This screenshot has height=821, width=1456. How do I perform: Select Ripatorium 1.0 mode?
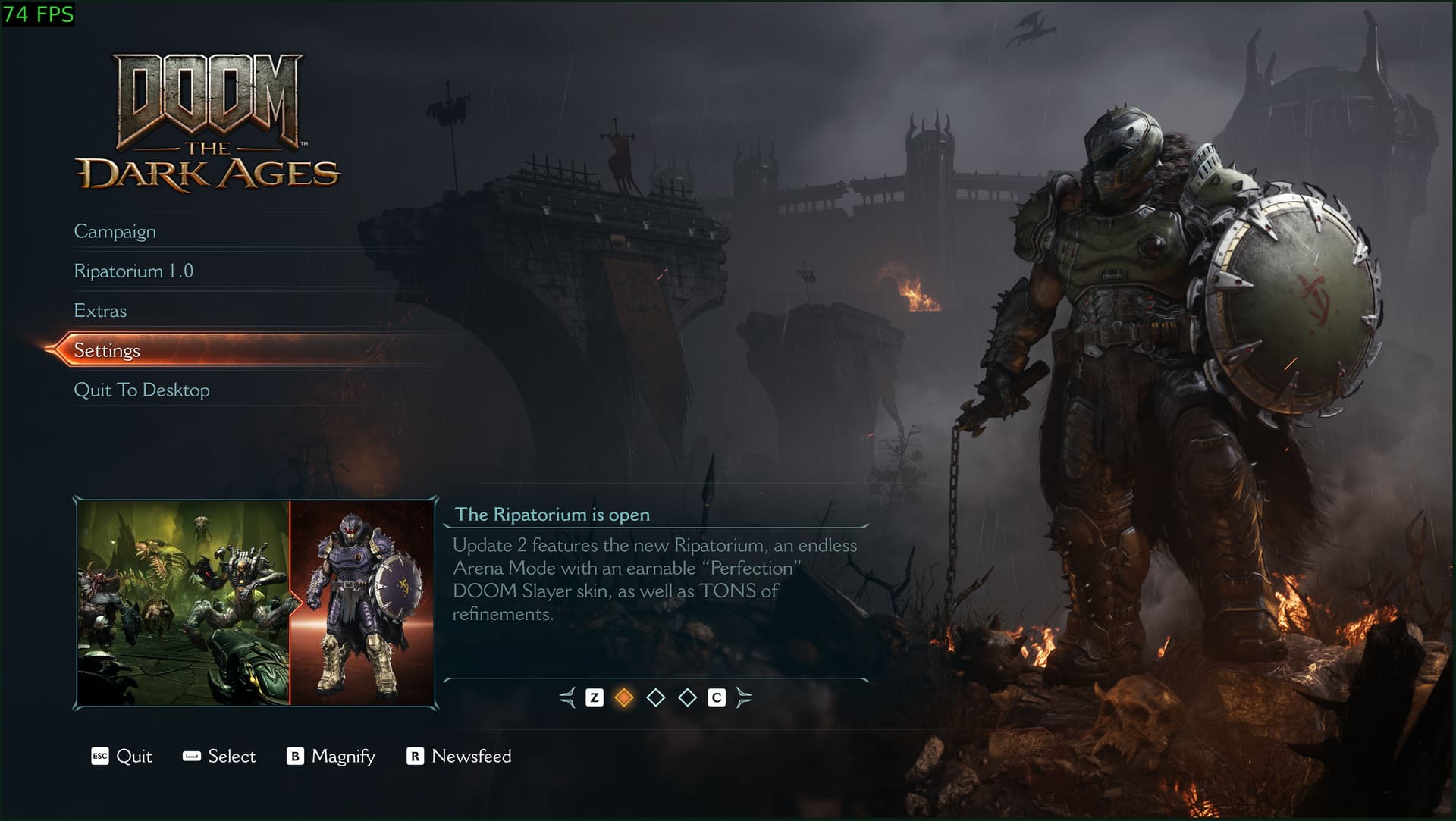(133, 271)
